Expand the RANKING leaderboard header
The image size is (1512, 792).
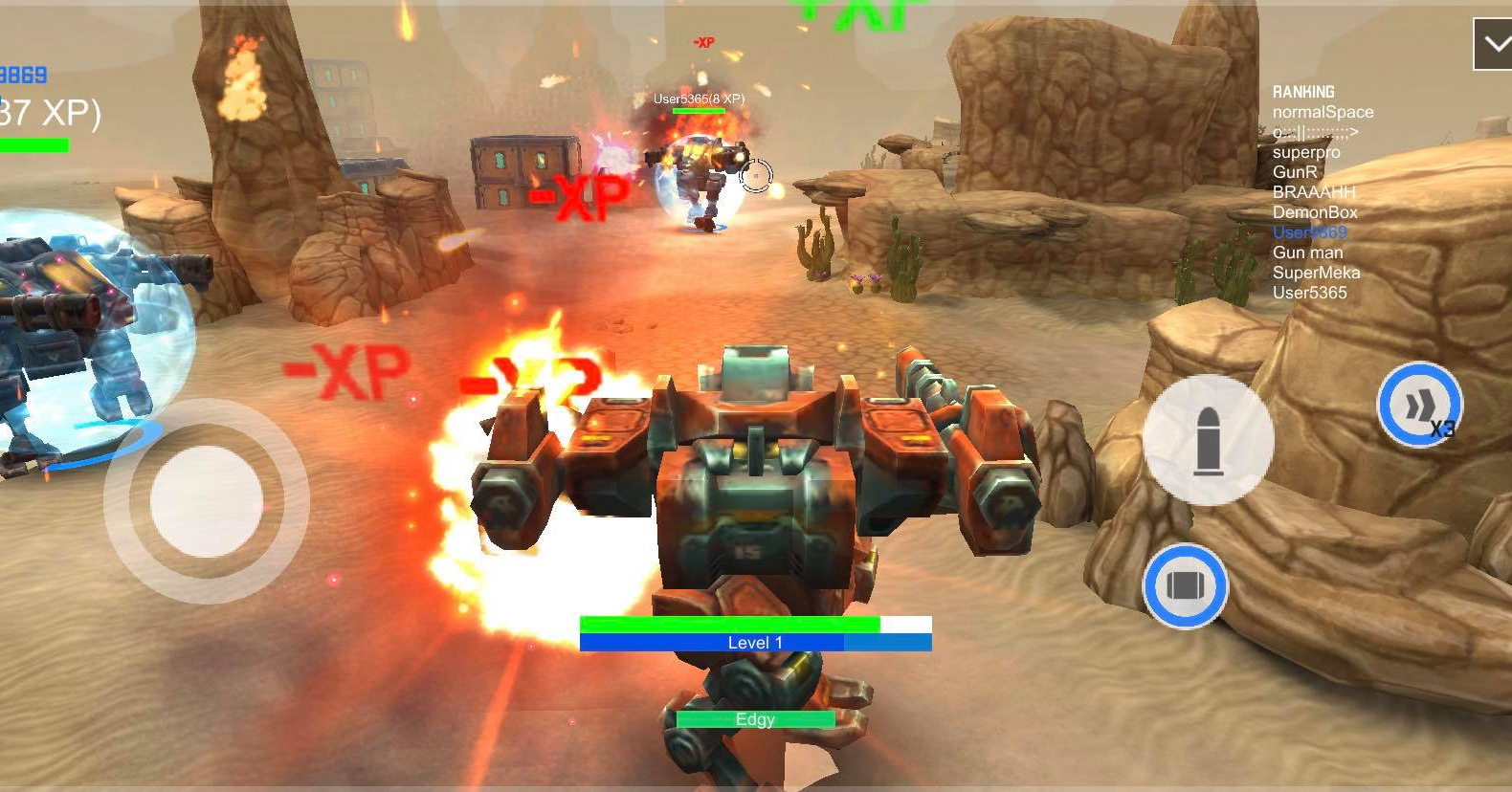pos(1303,91)
